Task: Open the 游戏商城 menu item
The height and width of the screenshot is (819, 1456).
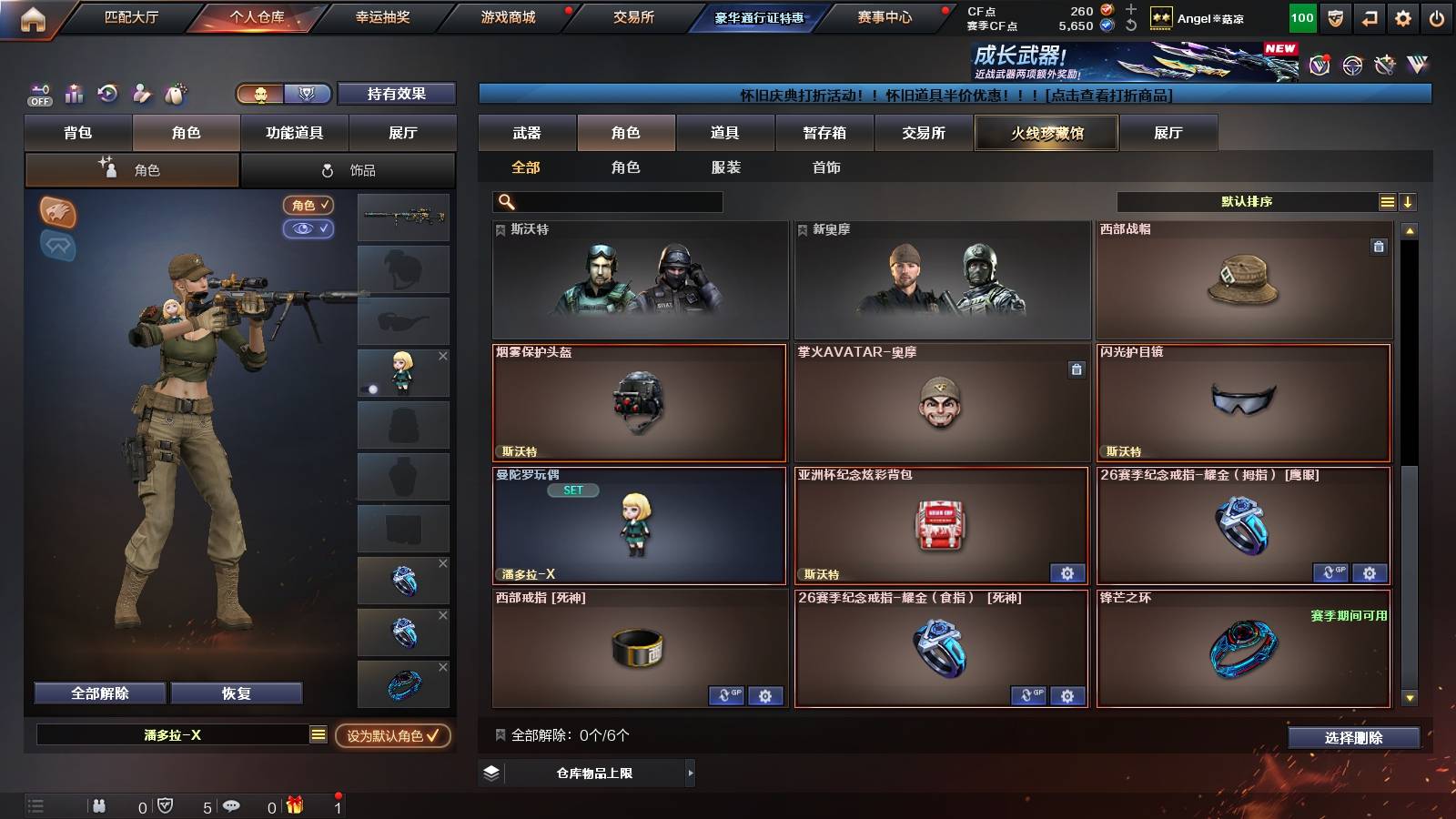Action: pos(506,15)
